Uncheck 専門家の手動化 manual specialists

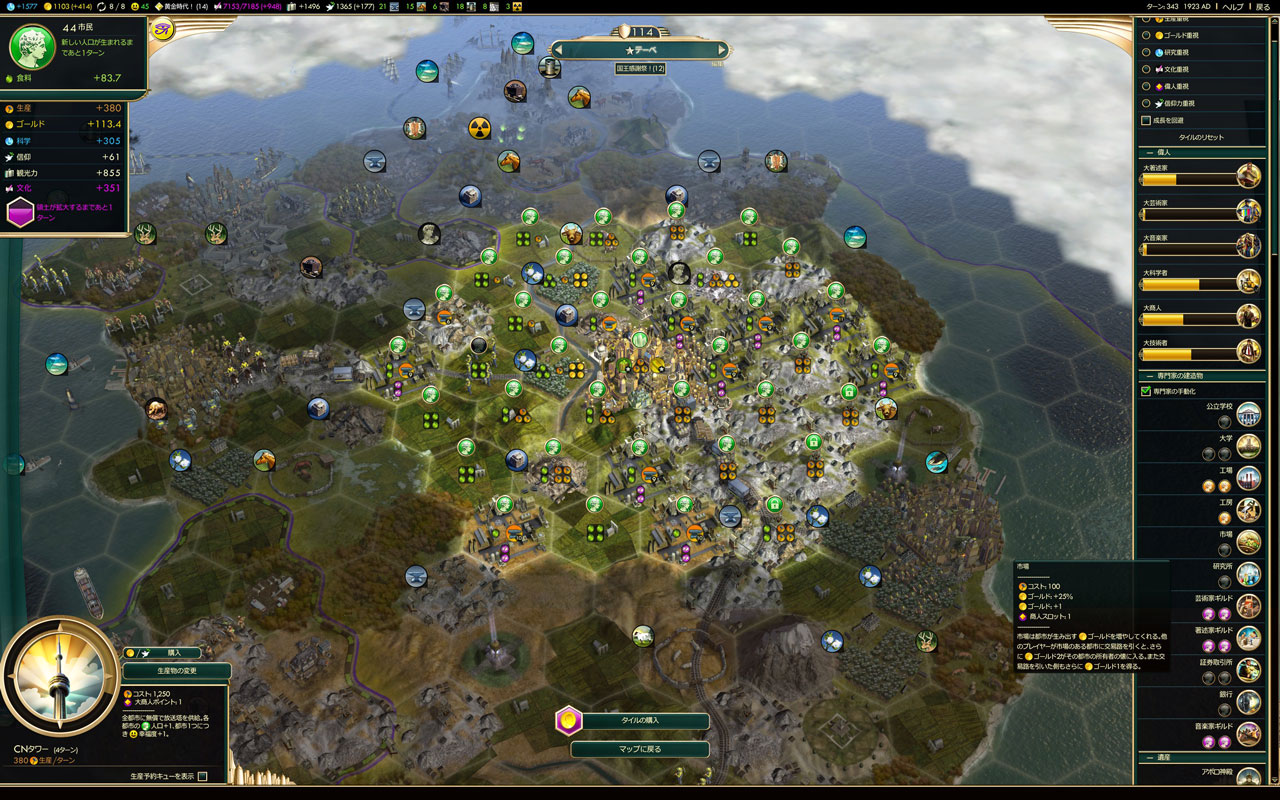1146,391
